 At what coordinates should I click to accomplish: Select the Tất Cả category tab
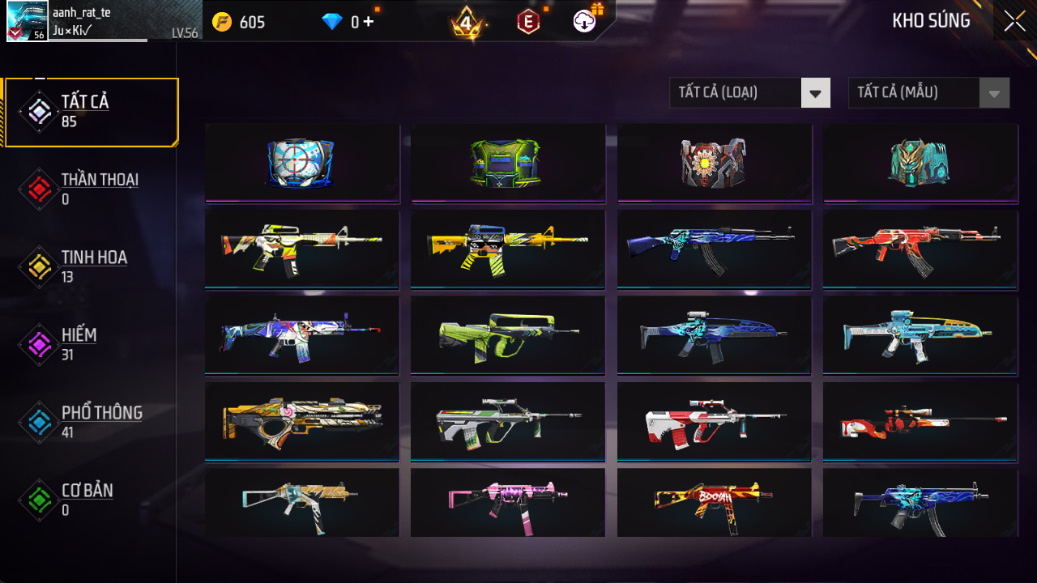pos(92,112)
